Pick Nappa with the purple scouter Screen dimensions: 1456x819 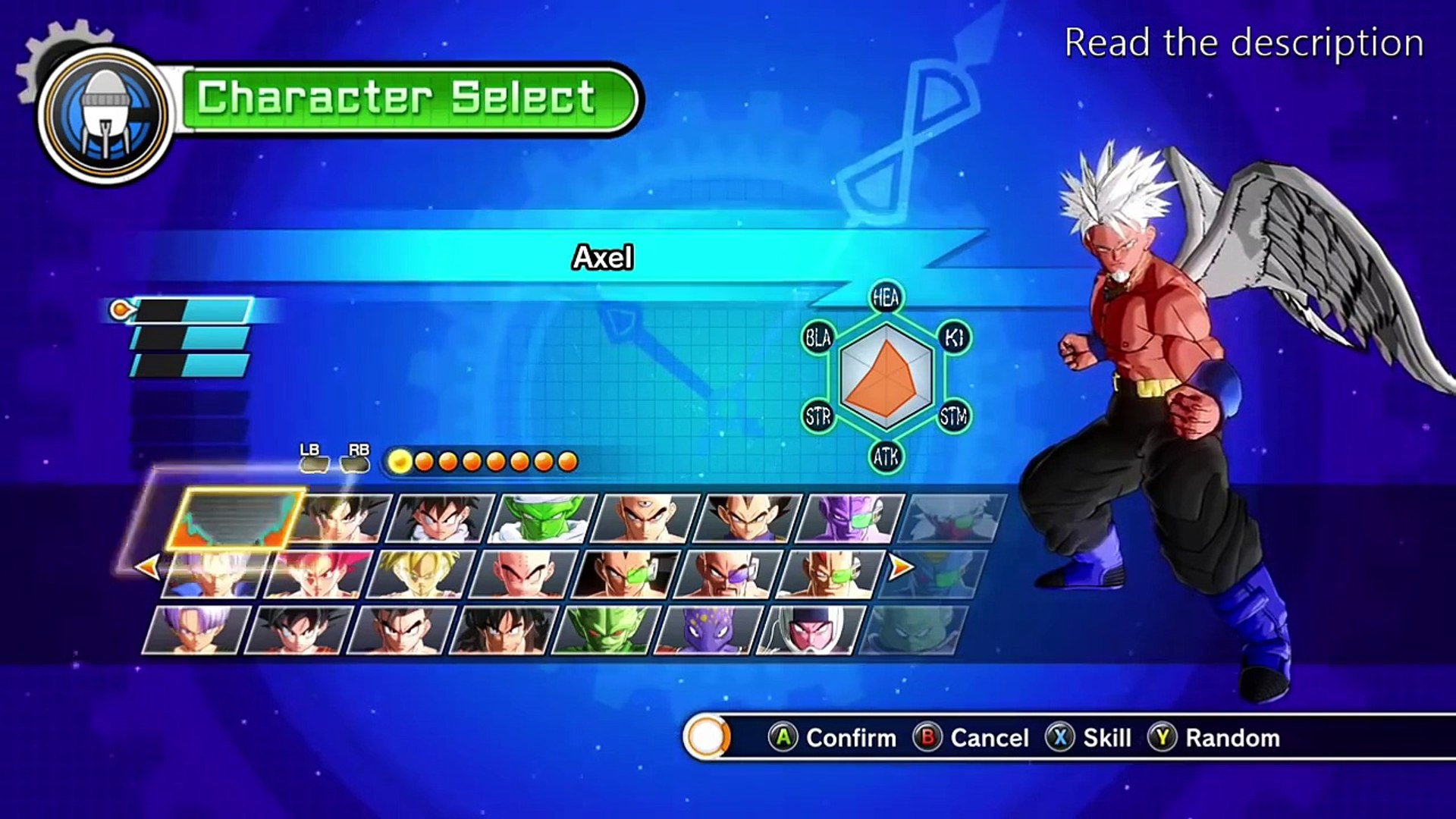pyautogui.click(x=726, y=574)
